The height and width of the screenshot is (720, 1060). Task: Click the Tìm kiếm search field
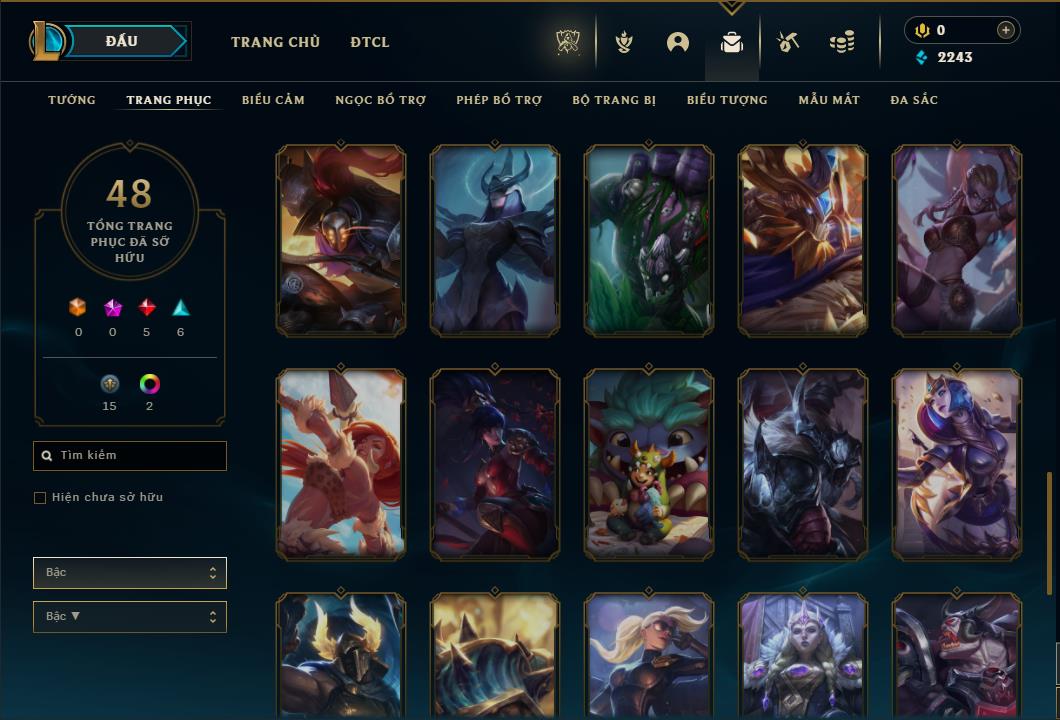130,456
